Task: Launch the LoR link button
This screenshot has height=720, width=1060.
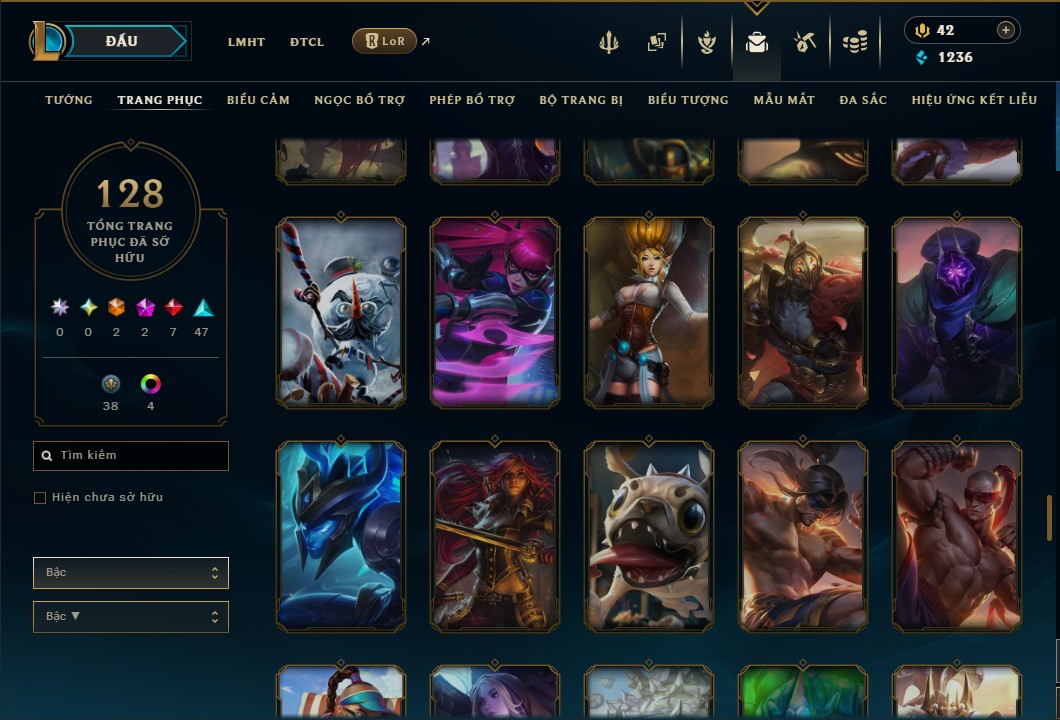Action: (x=385, y=42)
